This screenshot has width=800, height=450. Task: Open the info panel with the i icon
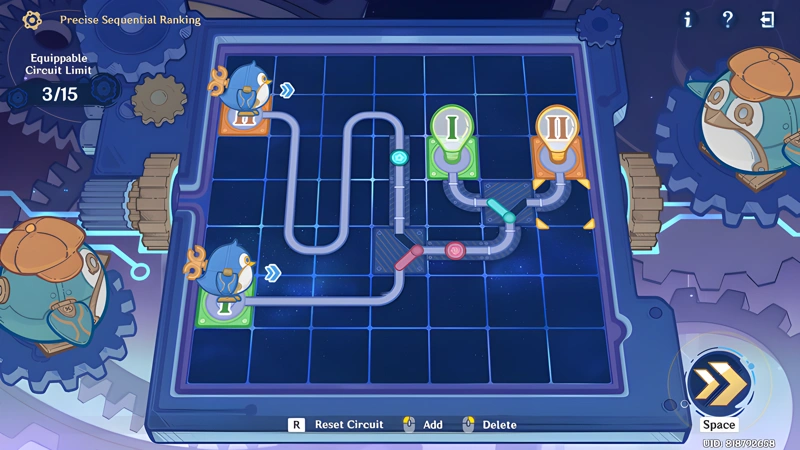[687, 19]
